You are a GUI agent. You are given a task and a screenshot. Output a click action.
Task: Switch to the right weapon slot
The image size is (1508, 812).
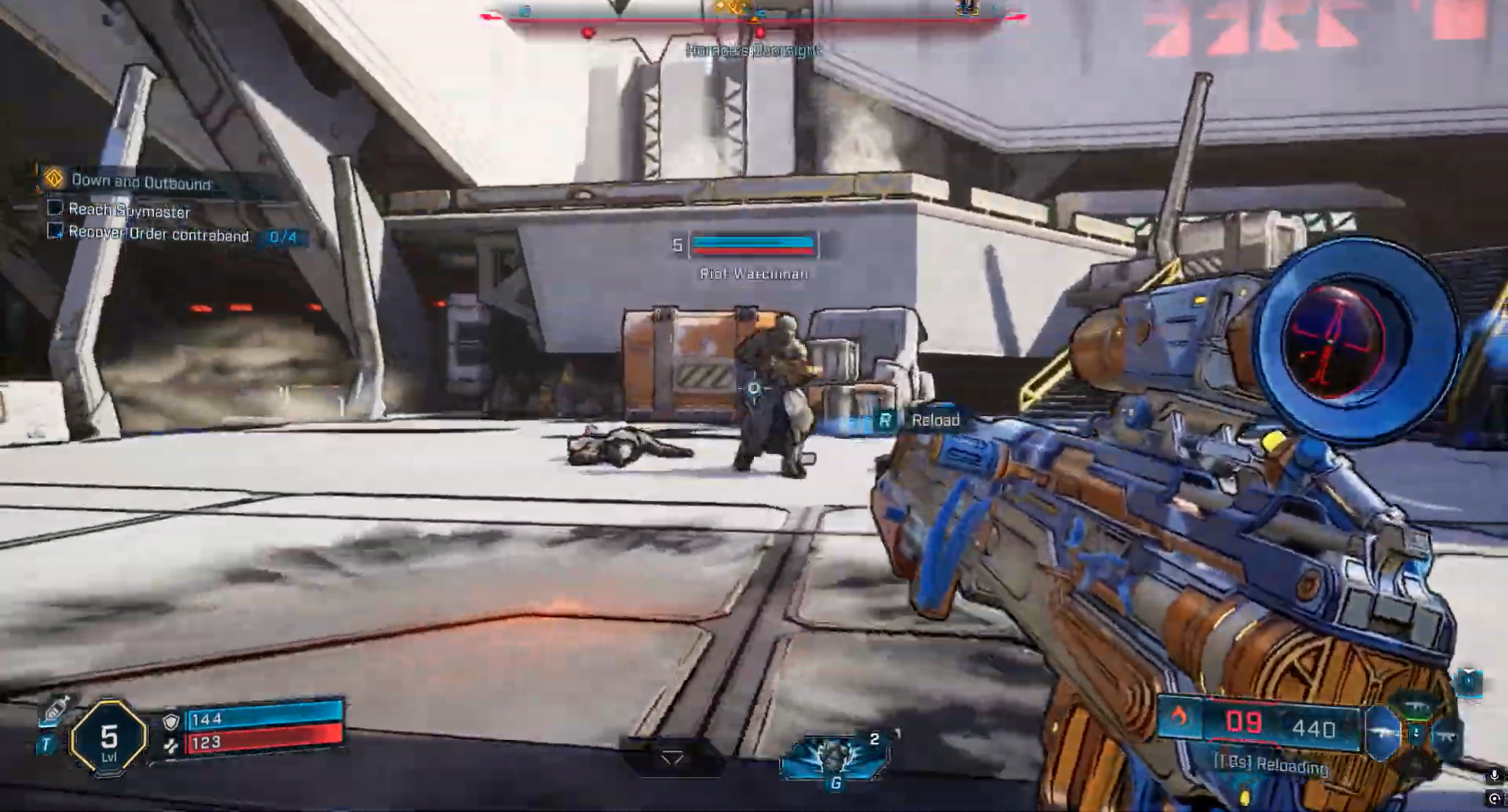[1447, 736]
